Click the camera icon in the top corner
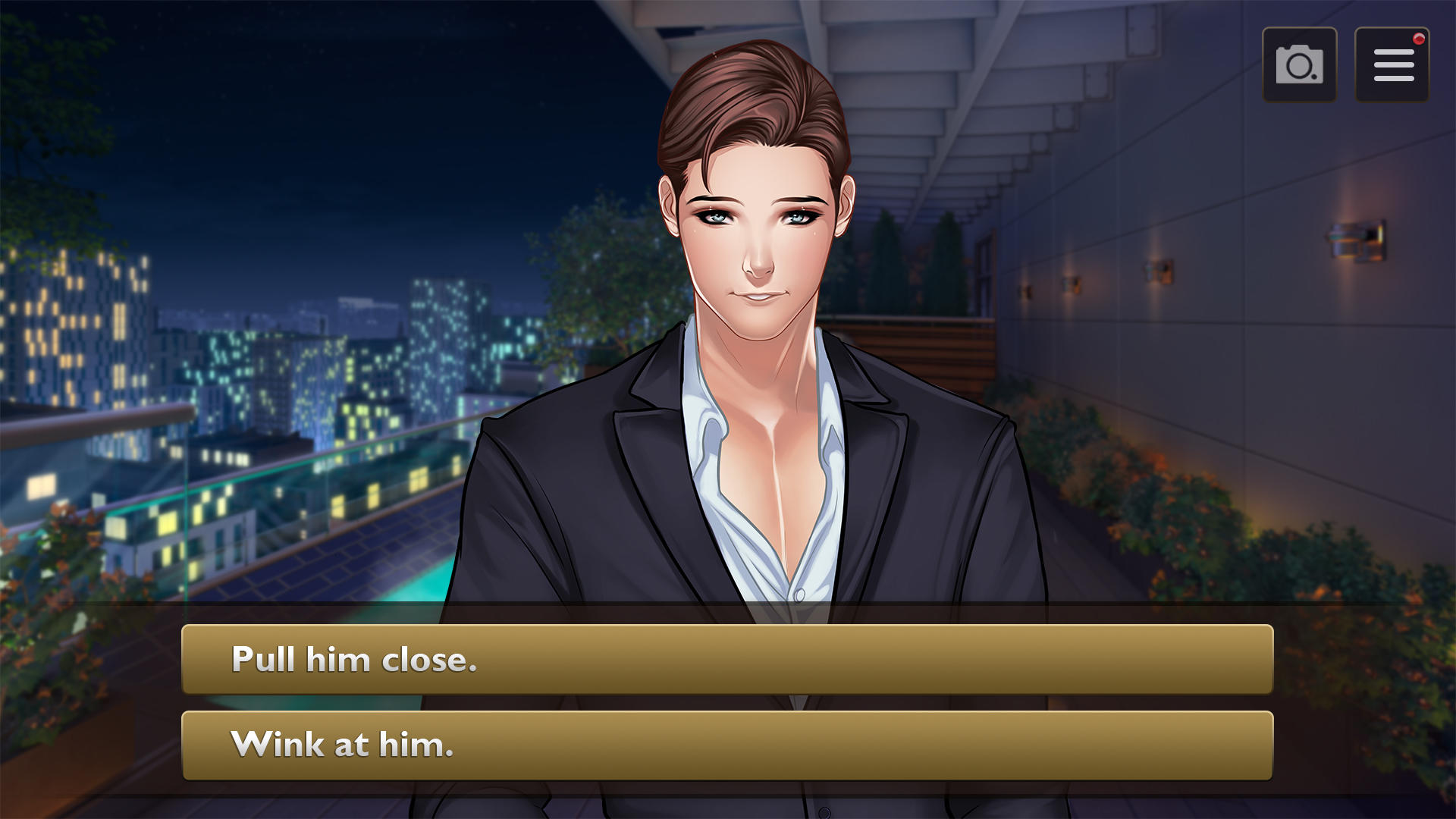 1300,64
